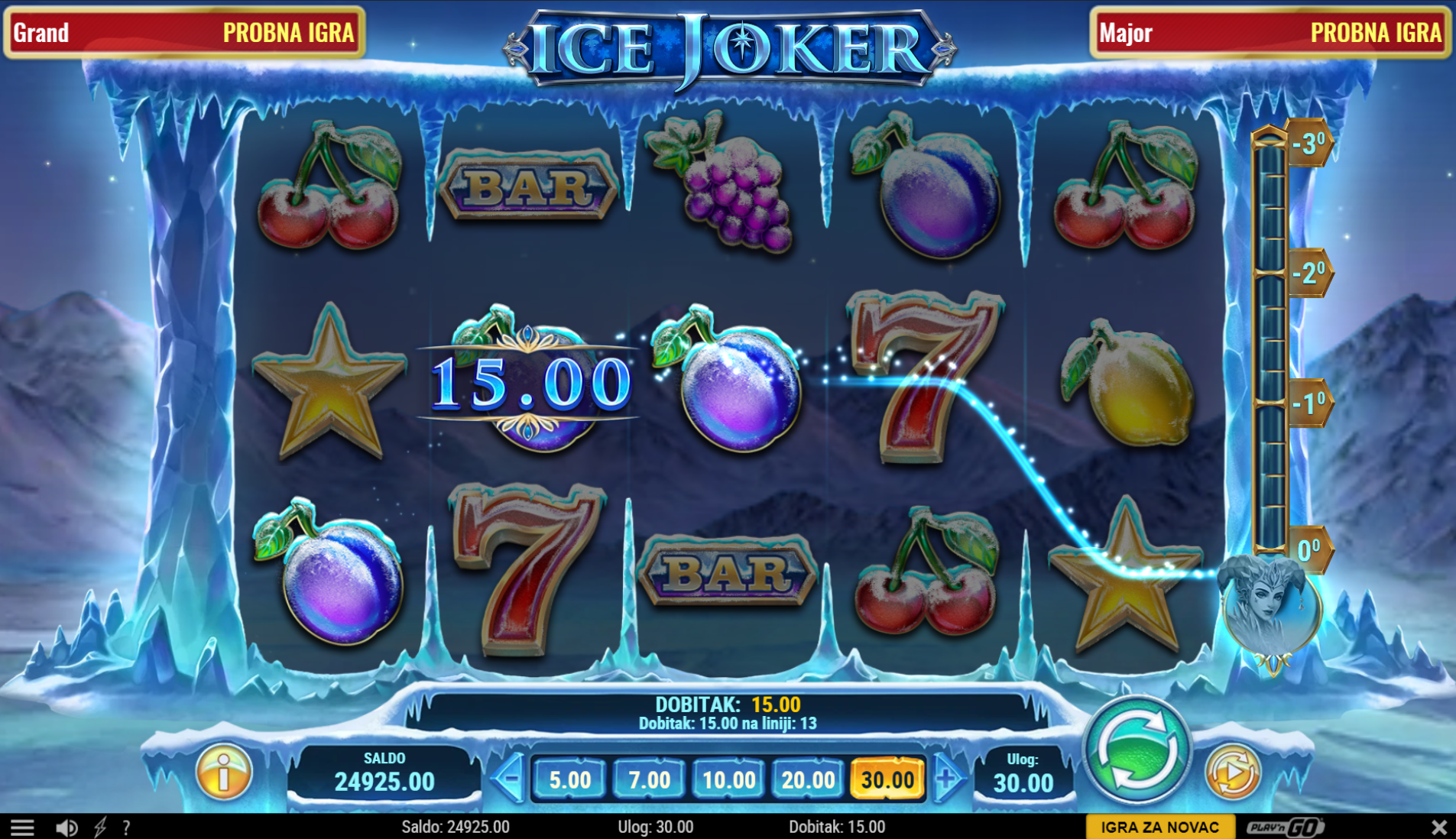
Task: Open the hamburger menu
Action: click(x=22, y=827)
